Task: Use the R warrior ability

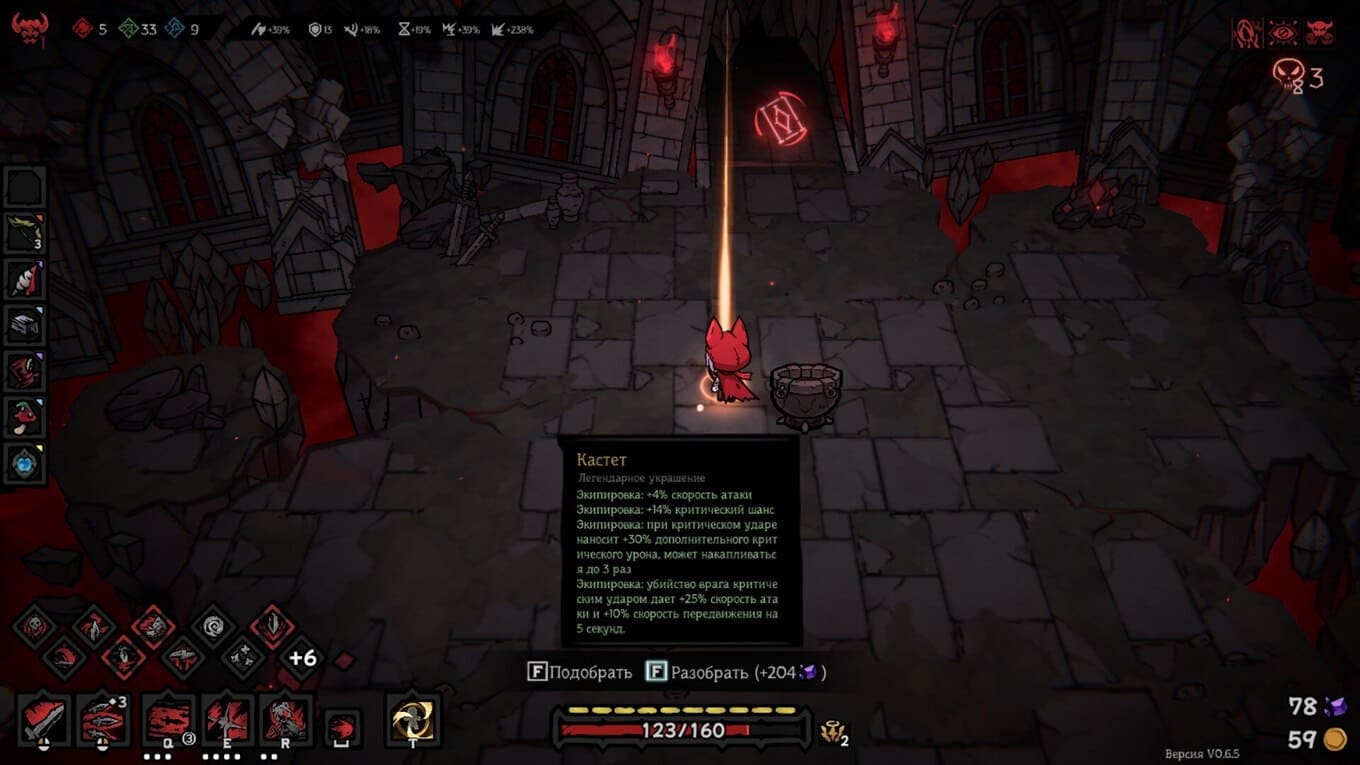Action: coord(286,720)
